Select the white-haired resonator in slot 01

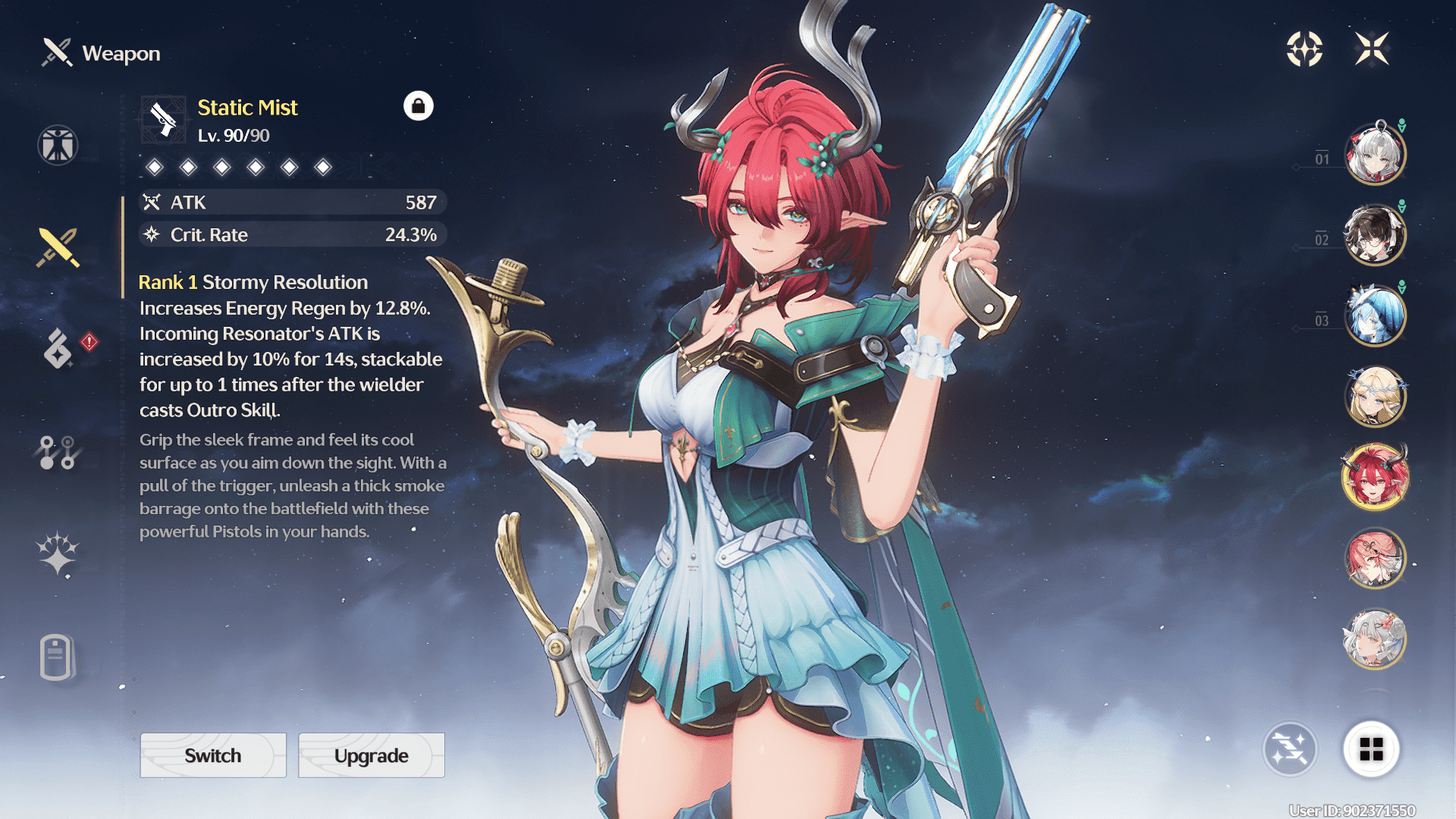[1375, 155]
